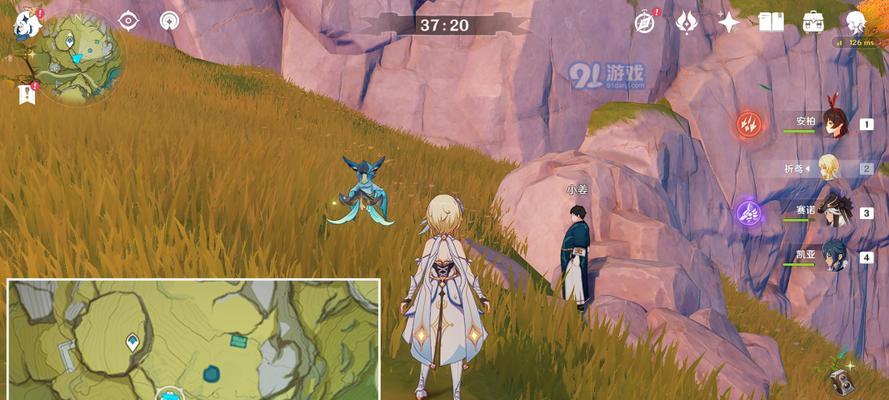The height and width of the screenshot is (400, 889).
Task: Open the quest bookmark icon below Paimon
Action: (25, 94)
